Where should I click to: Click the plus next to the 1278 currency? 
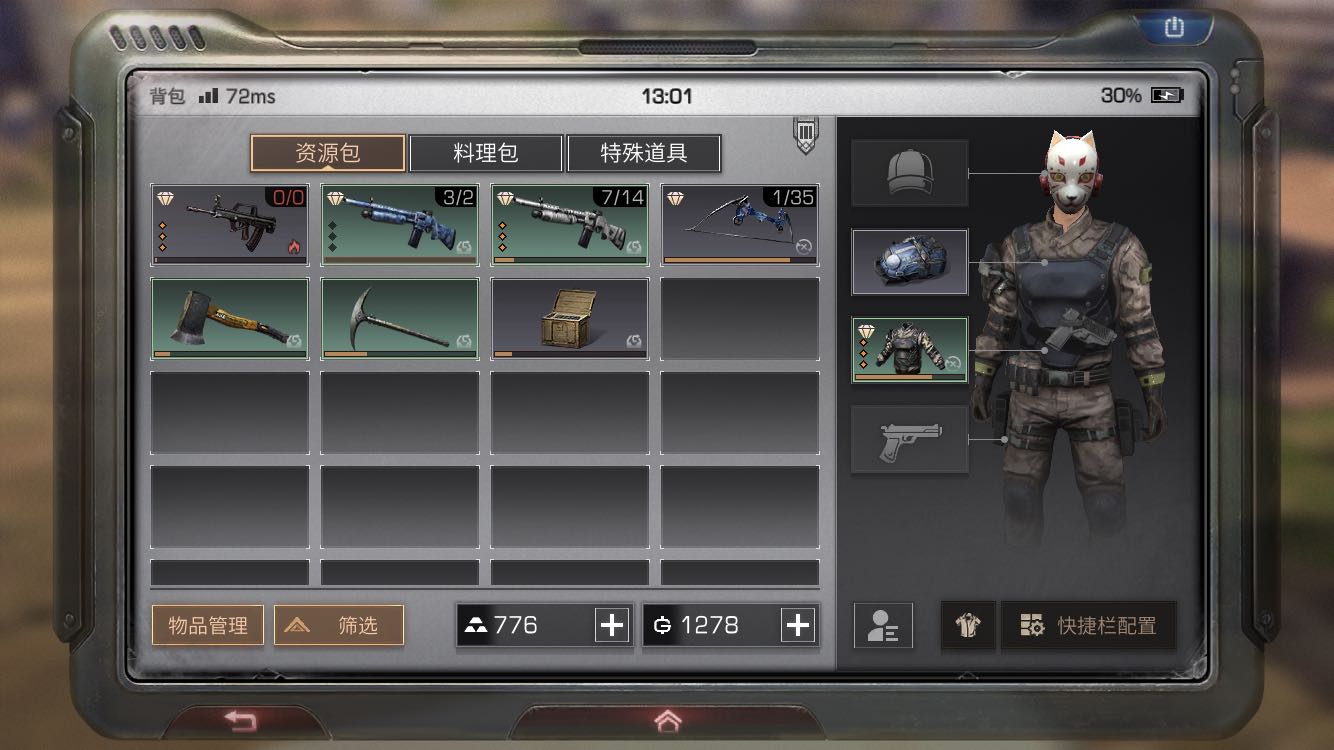point(797,625)
